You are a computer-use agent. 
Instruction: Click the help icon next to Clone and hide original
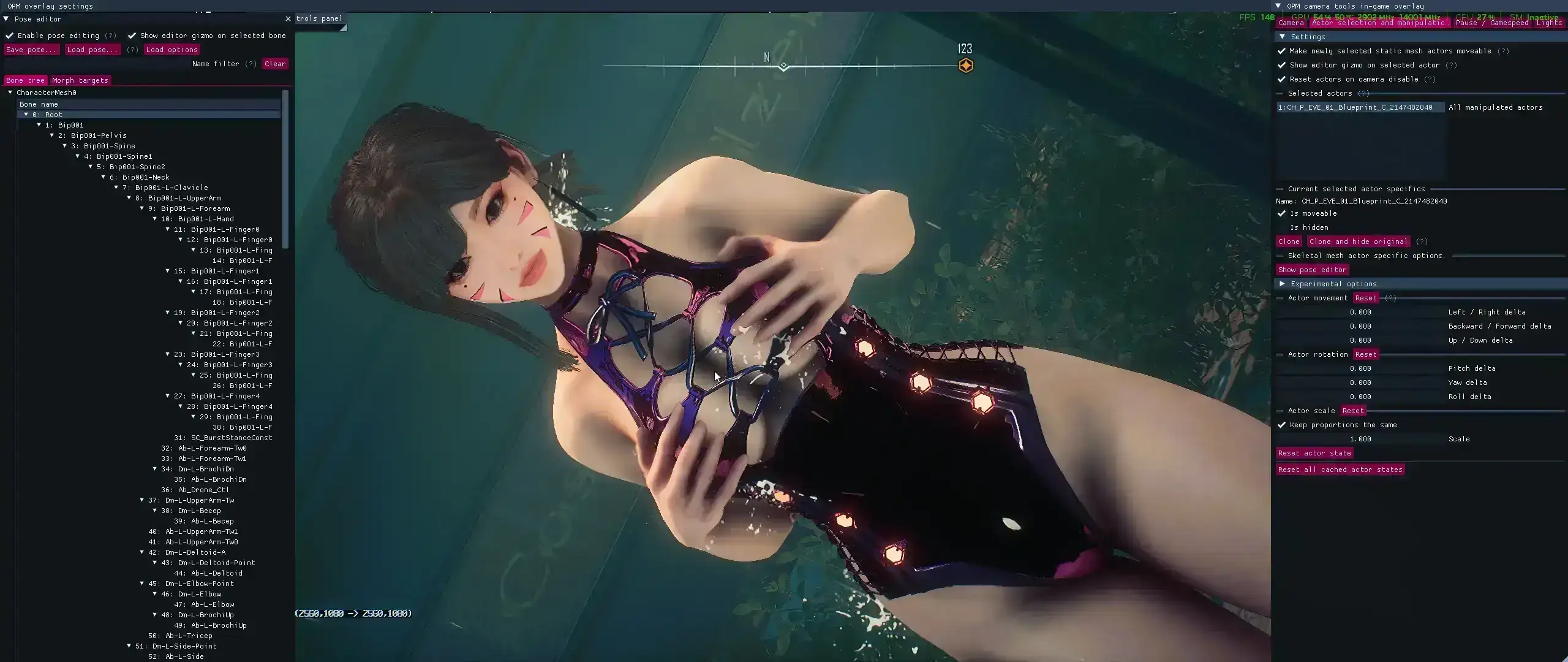(1422, 242)
